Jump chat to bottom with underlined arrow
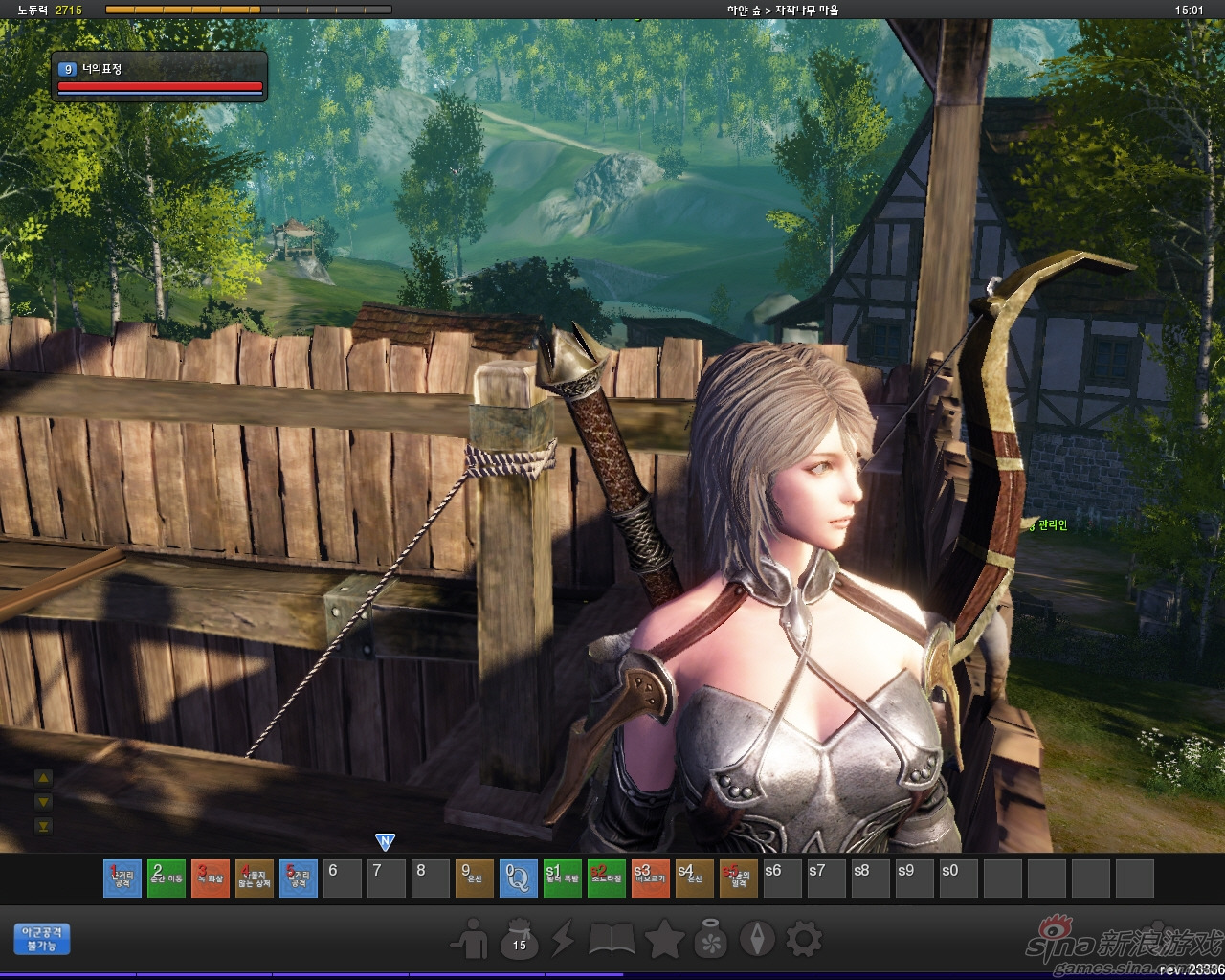Viewport: 1225px width, 980px height. pyautogui.click(x=42, y=826)
